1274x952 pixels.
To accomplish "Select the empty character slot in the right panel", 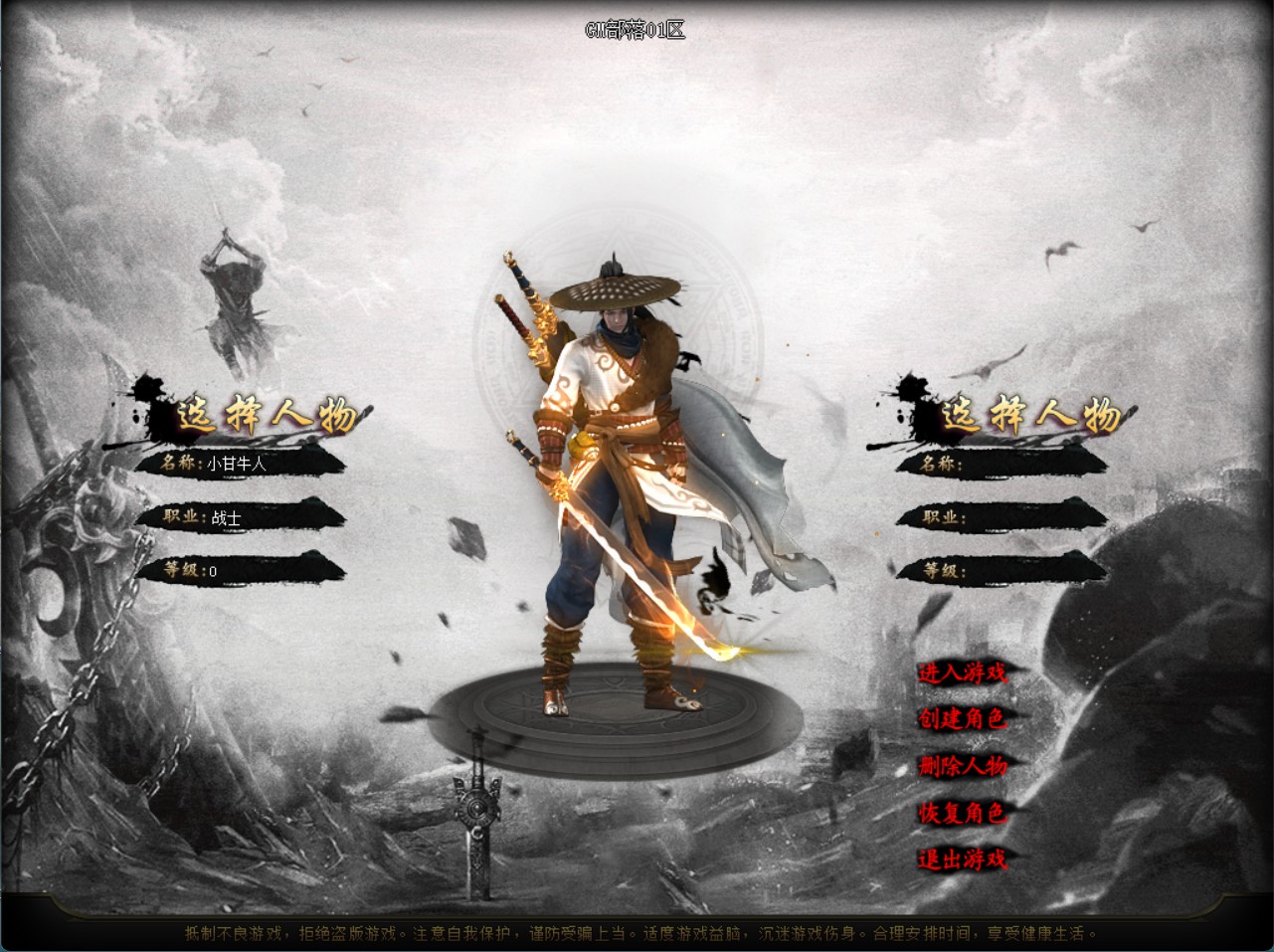I will point(1004,463).
